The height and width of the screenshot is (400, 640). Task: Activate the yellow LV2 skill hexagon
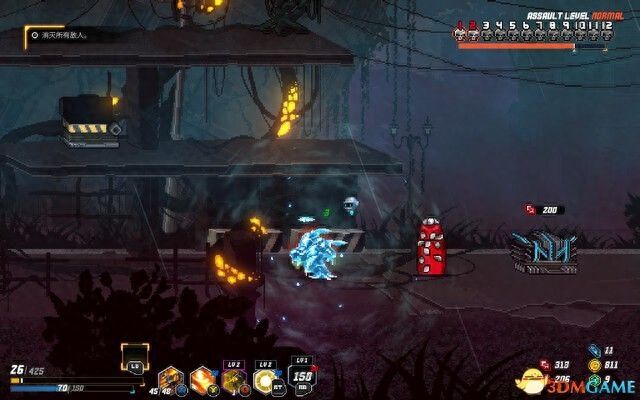click(235, 379)
